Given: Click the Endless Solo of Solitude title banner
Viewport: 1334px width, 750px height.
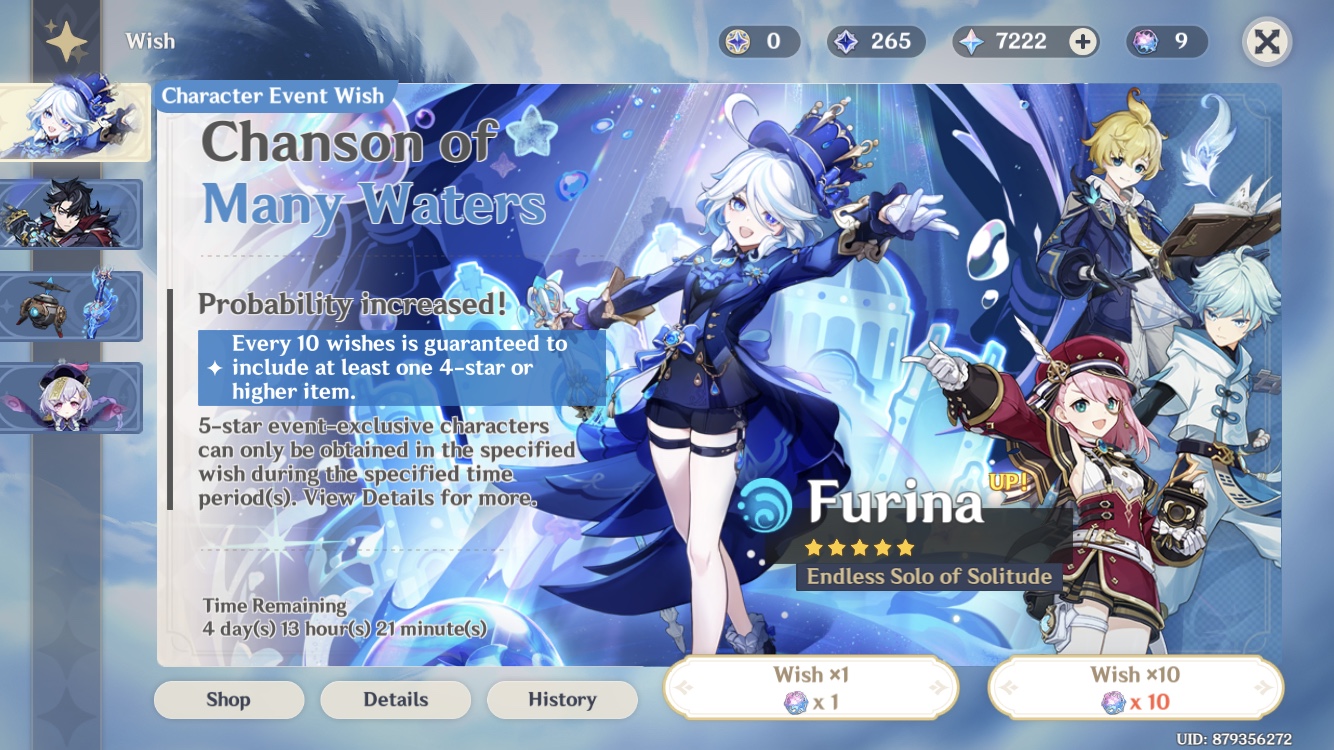Looking at the screenshot, I should click(x=928, y=576).
